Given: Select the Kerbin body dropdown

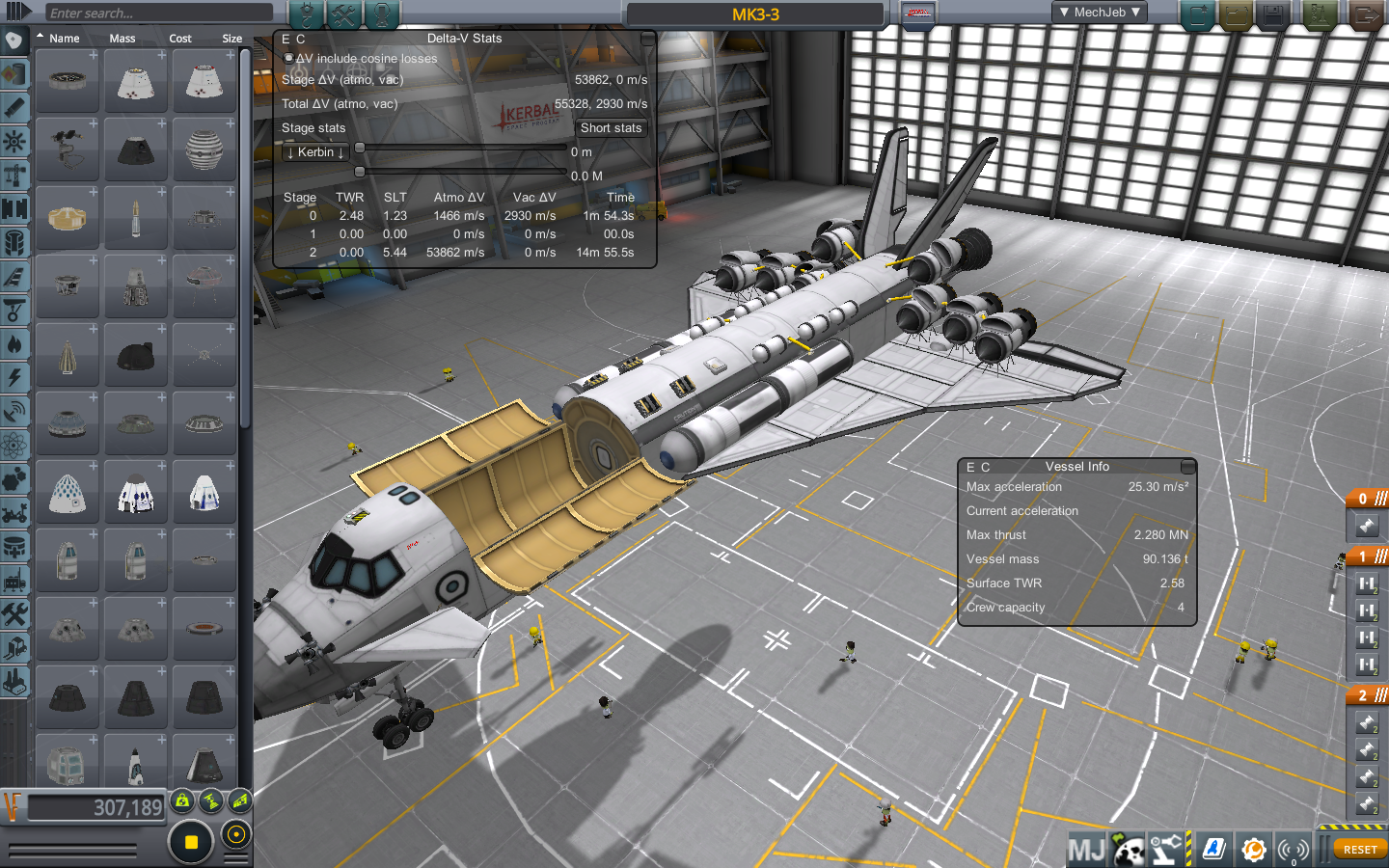Looking at the screenshot, I should point(315,152).
